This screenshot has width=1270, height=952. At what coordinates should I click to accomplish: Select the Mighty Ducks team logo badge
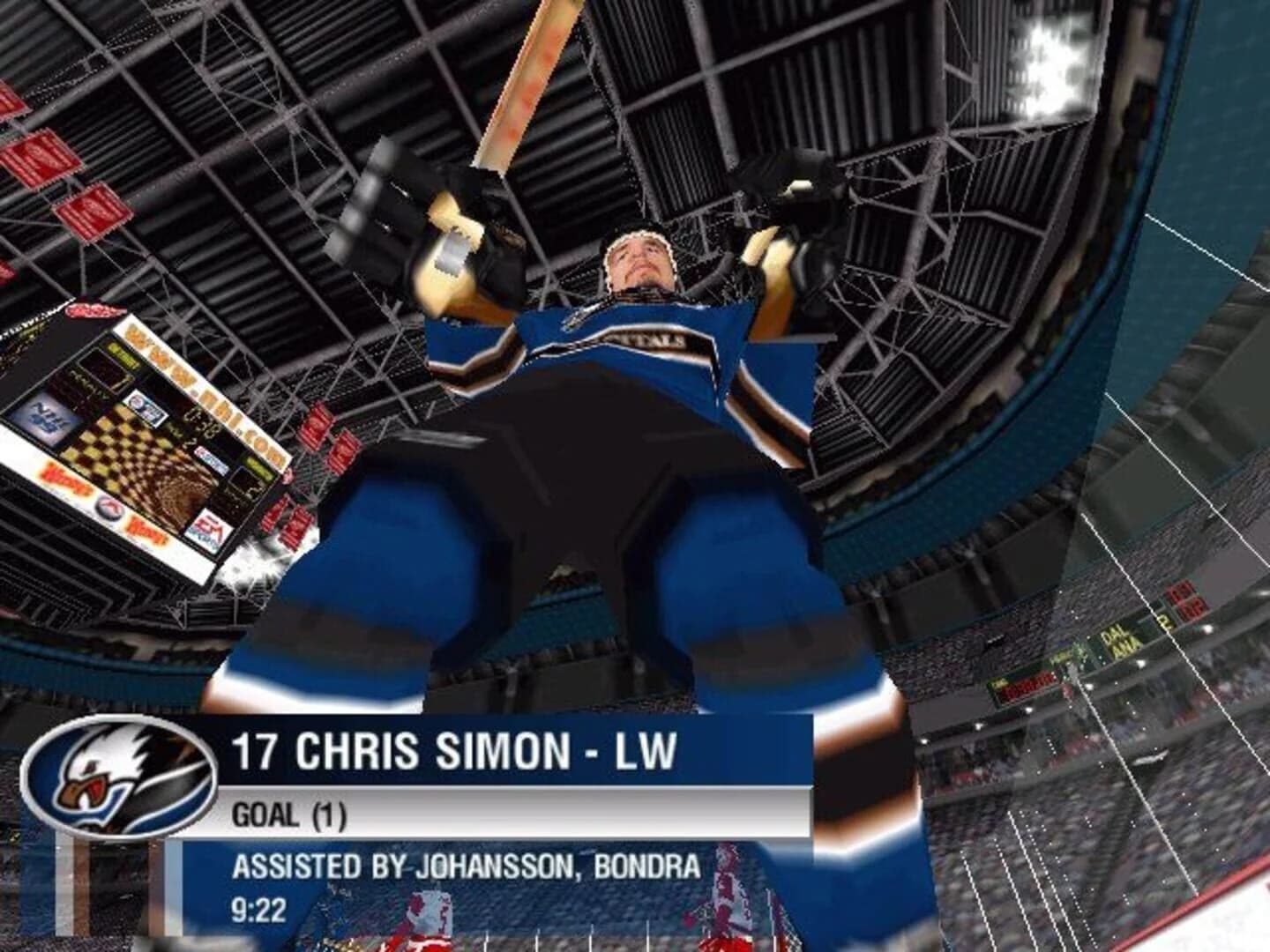point(119,780)
